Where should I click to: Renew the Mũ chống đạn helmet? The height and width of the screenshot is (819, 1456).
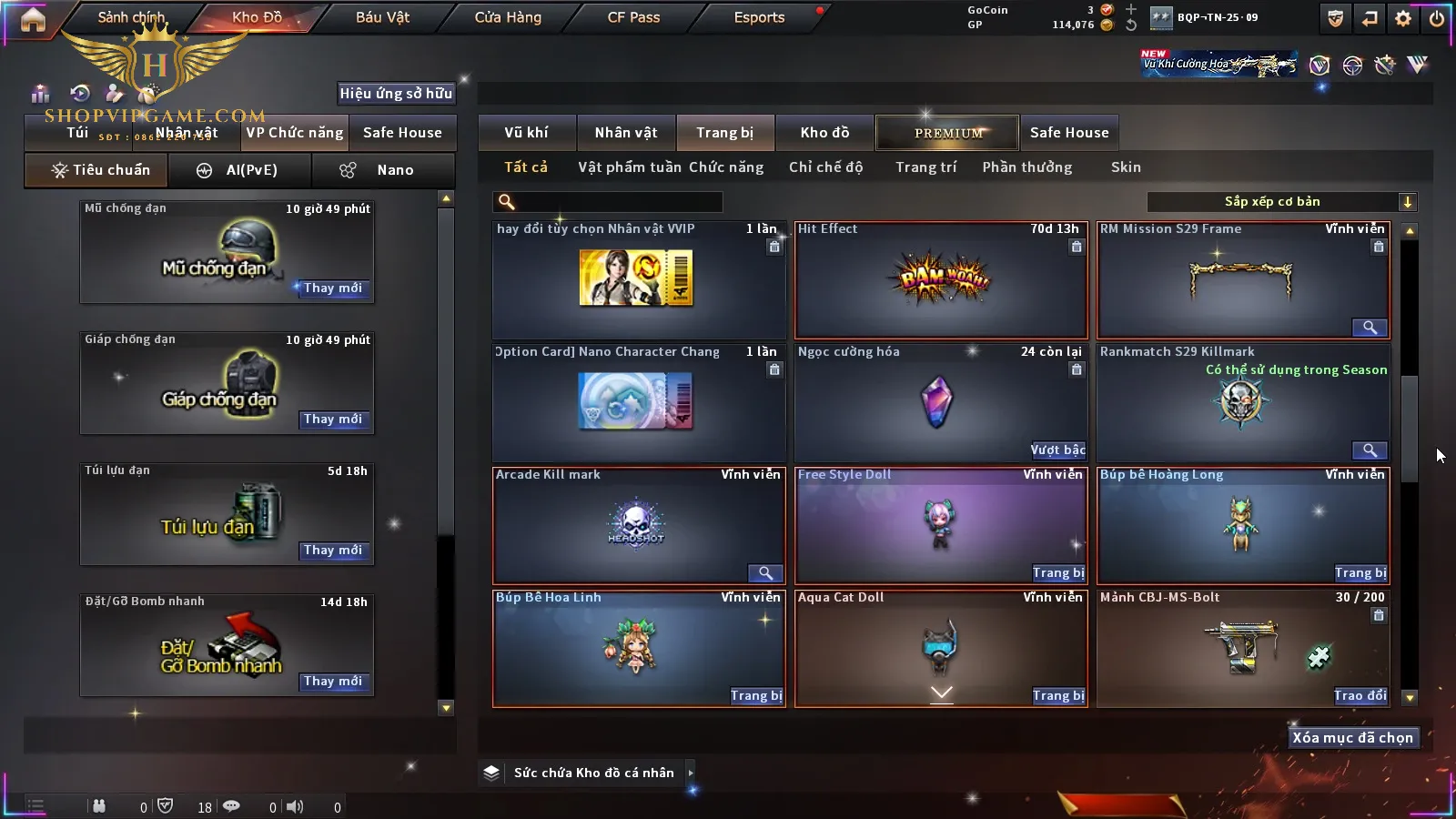tap(333, 288)
